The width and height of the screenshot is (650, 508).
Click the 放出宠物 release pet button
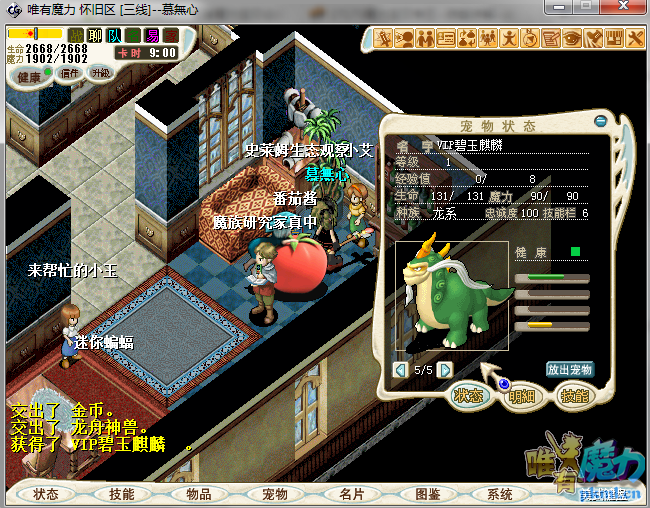[x=569, y=369]
